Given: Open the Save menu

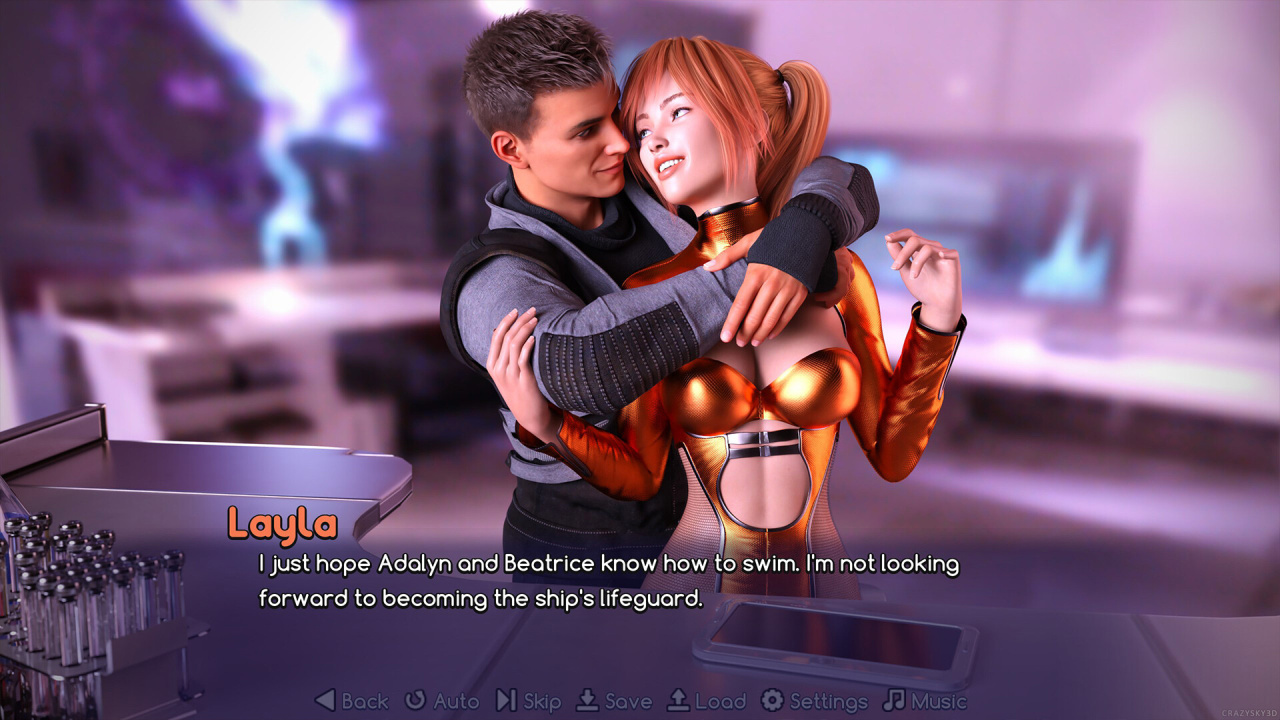Looking at the screenshot, I should [x=615, y=701].
